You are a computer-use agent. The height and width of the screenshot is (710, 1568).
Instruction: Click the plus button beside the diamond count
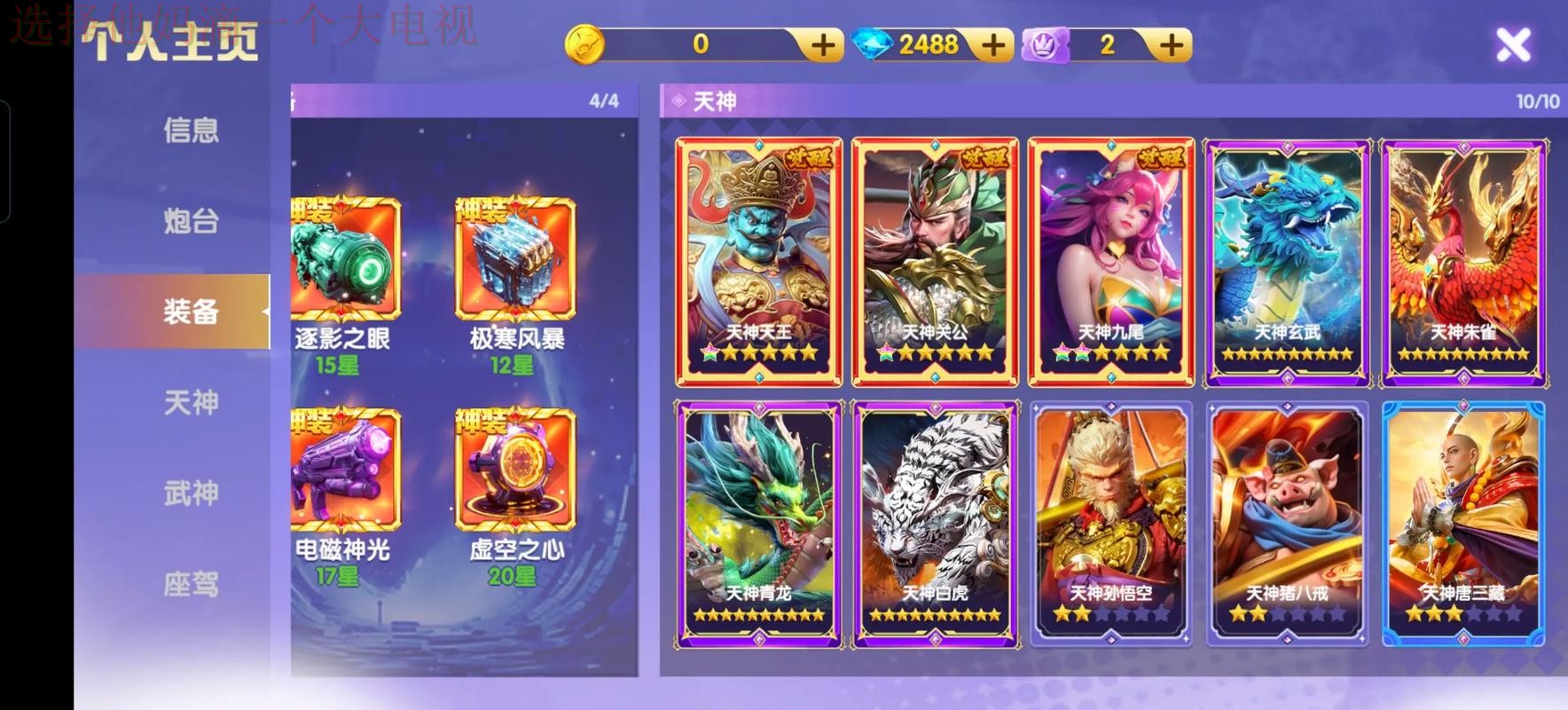click(x=993, y=43)
